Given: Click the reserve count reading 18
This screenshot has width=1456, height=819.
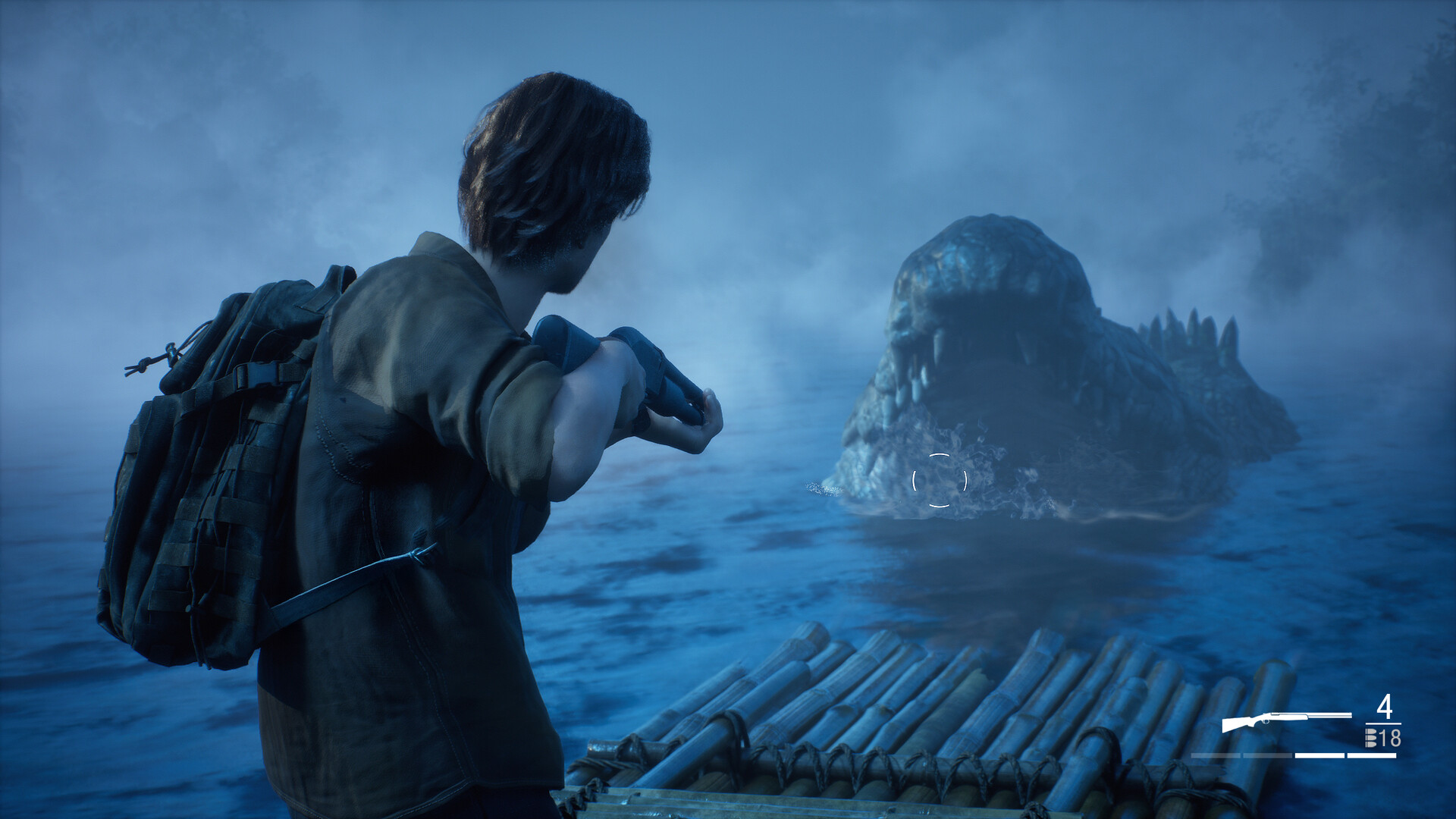Looking at the screenshot, I should pyautogui.click(x=1390, y=739).
